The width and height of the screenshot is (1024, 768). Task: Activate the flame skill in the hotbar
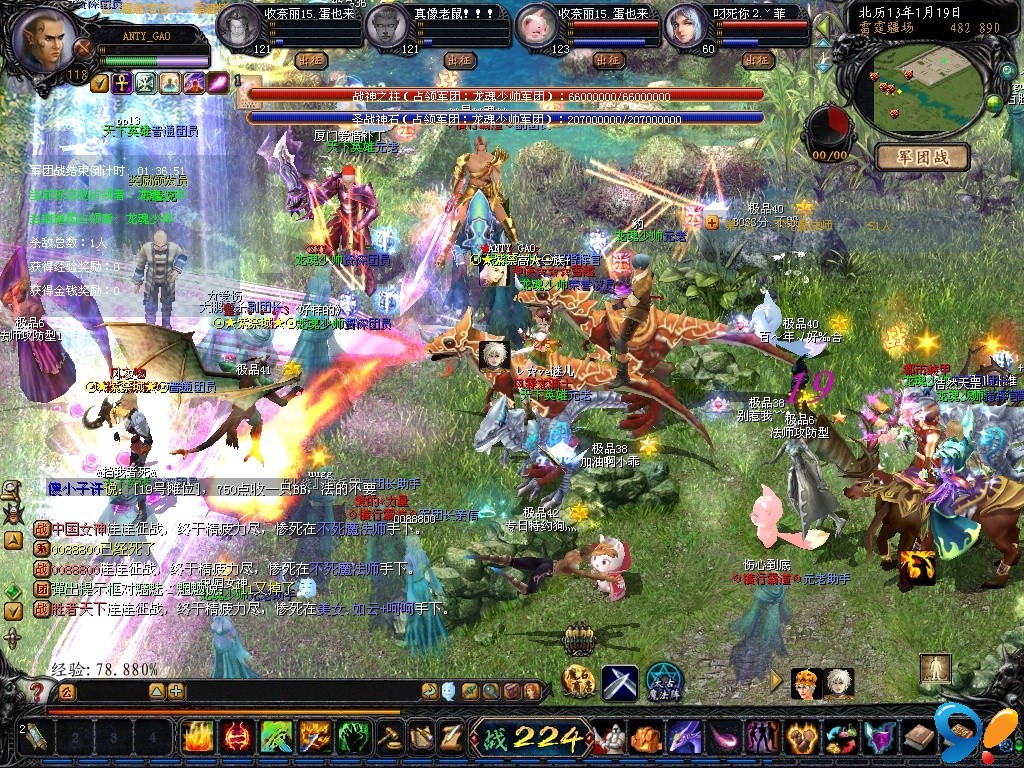click(x=198, y=738)
